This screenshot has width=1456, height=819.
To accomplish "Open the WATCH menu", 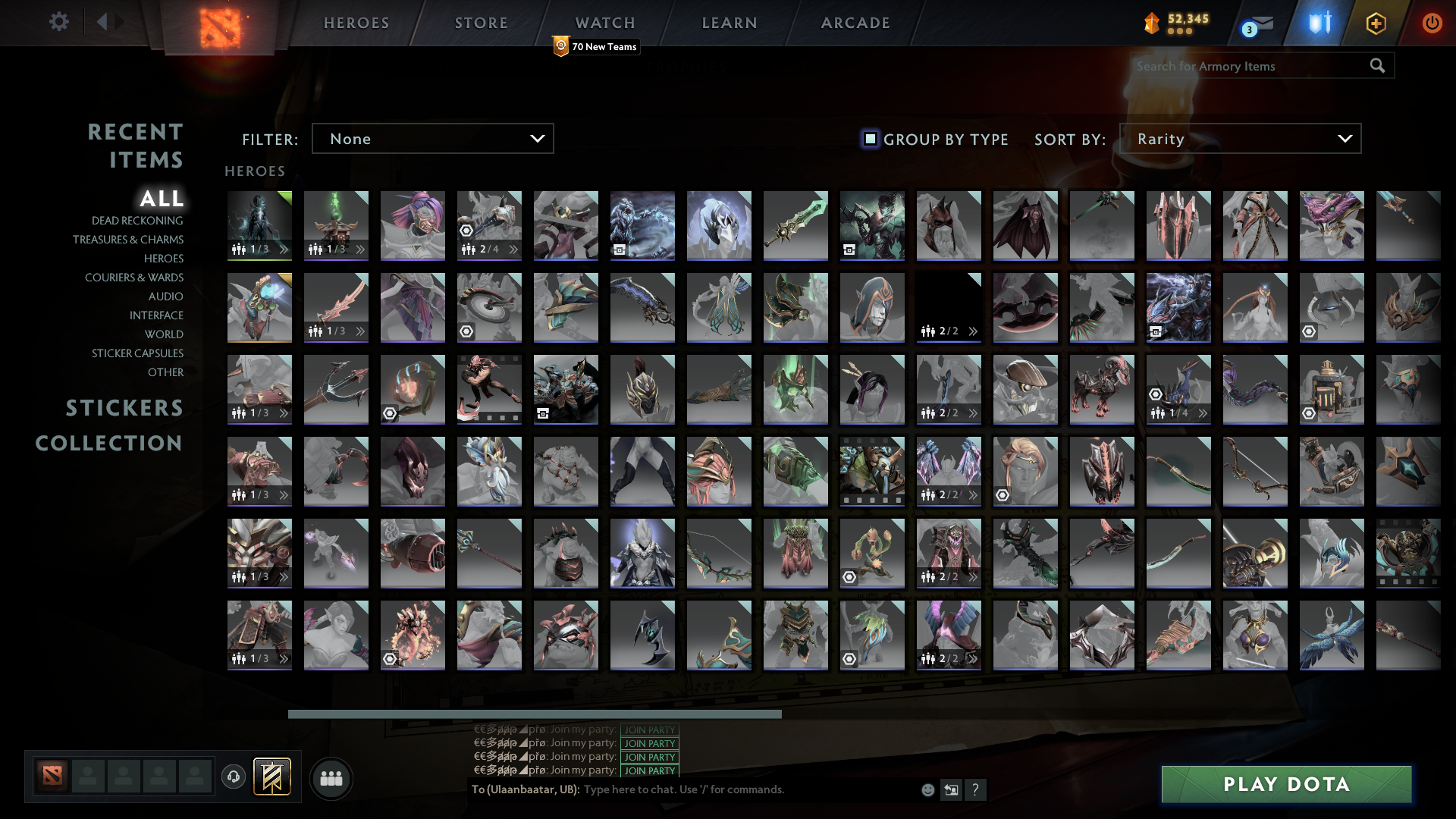I will (604, 23).
